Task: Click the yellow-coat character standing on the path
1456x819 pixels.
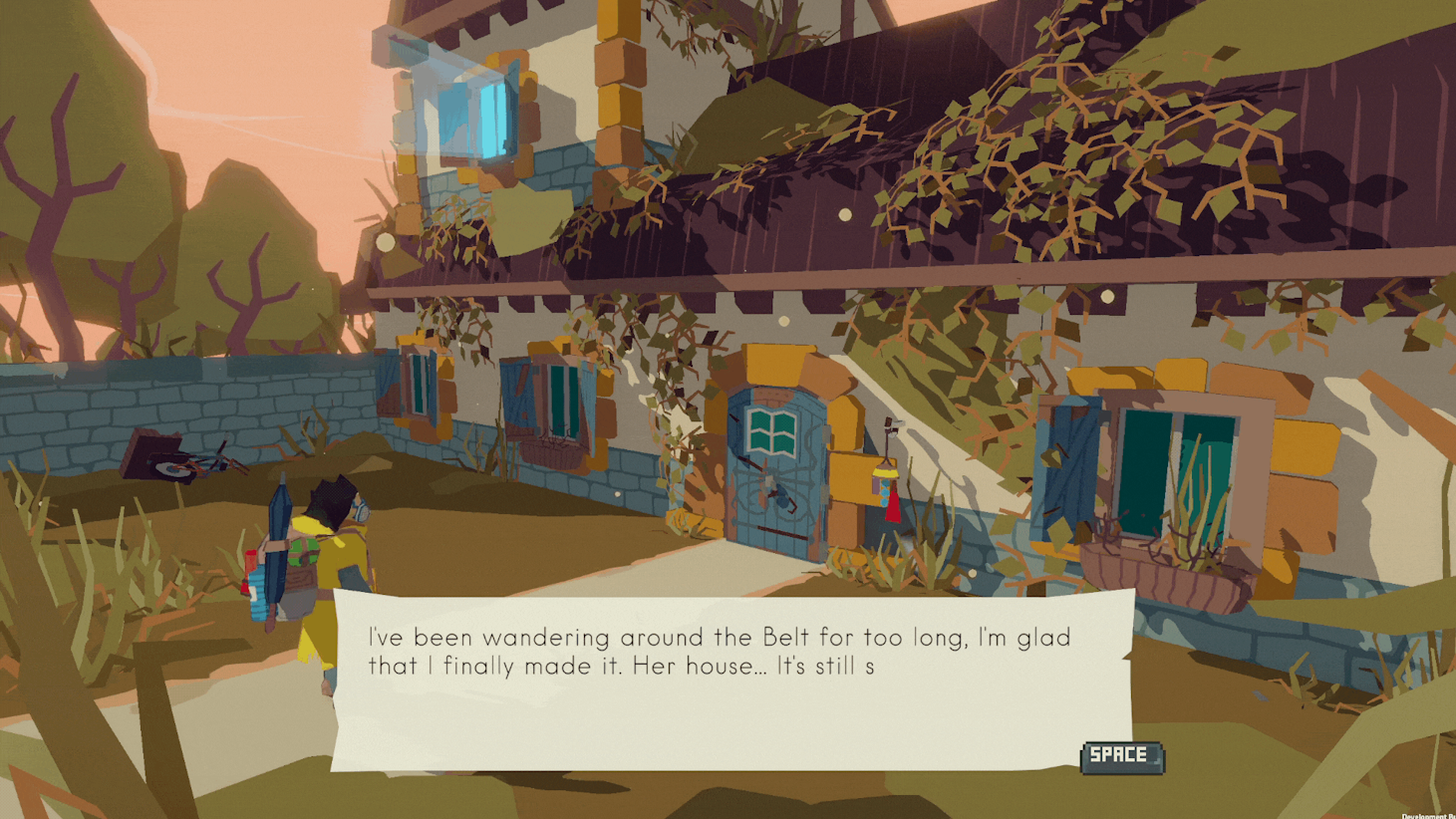Action: (329, 578)
